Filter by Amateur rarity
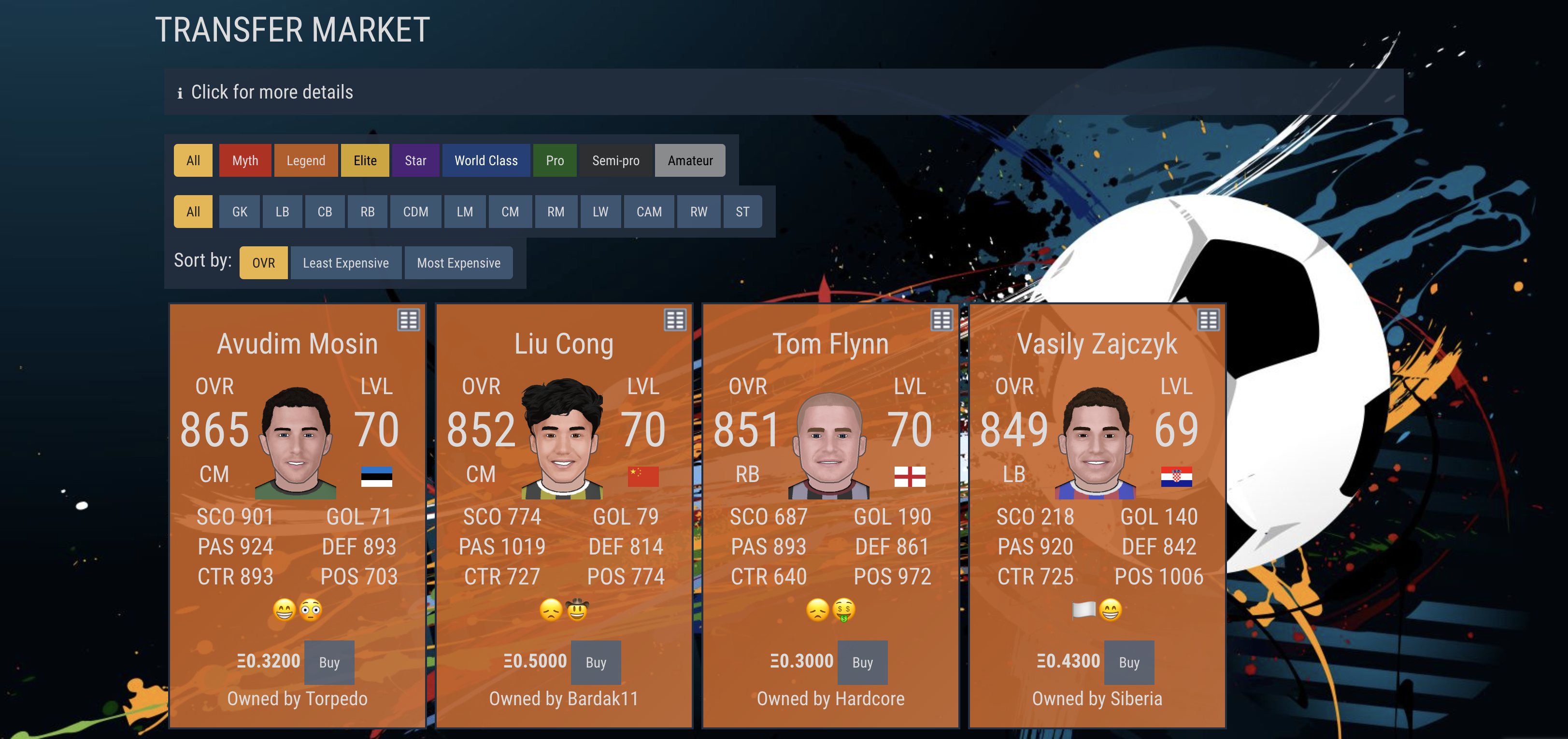The width and height of the screenshot is (1568, 739). [x=690, y=161]
